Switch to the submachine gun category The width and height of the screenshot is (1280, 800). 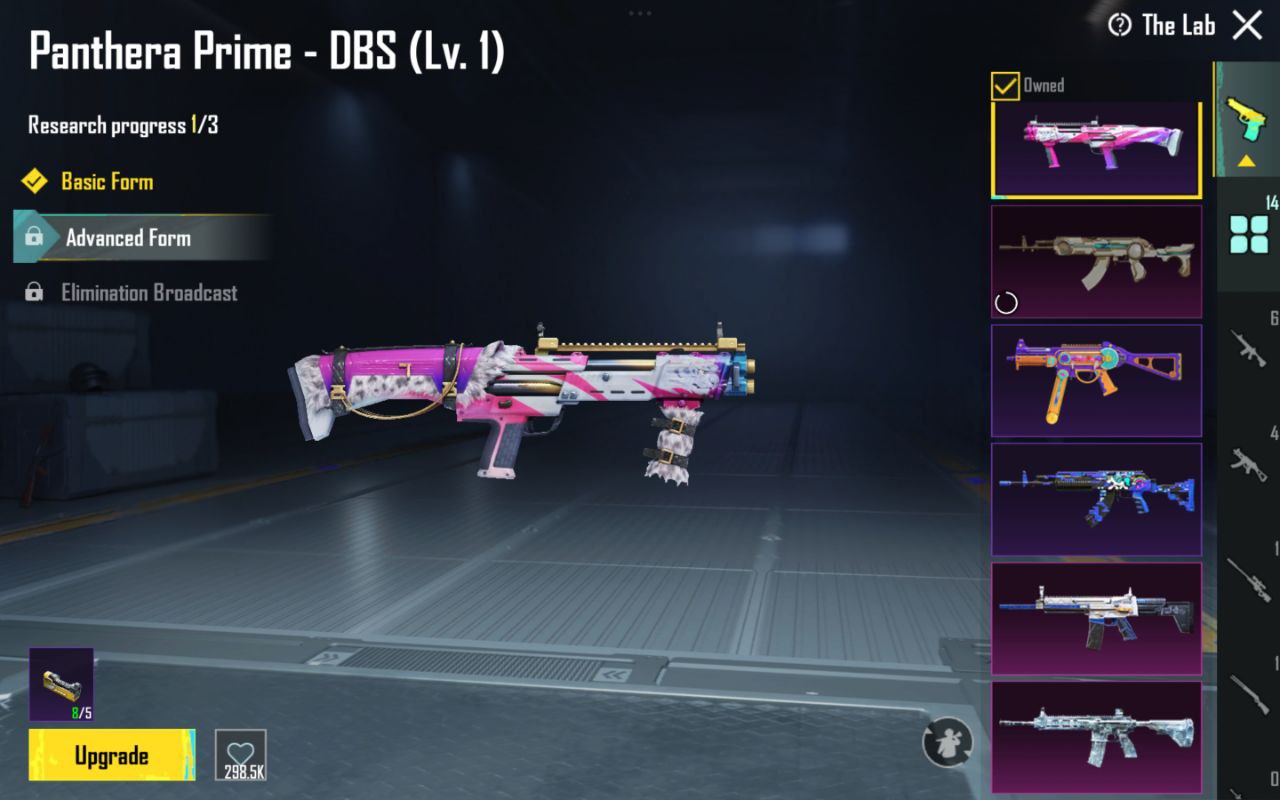(1249, 462)
